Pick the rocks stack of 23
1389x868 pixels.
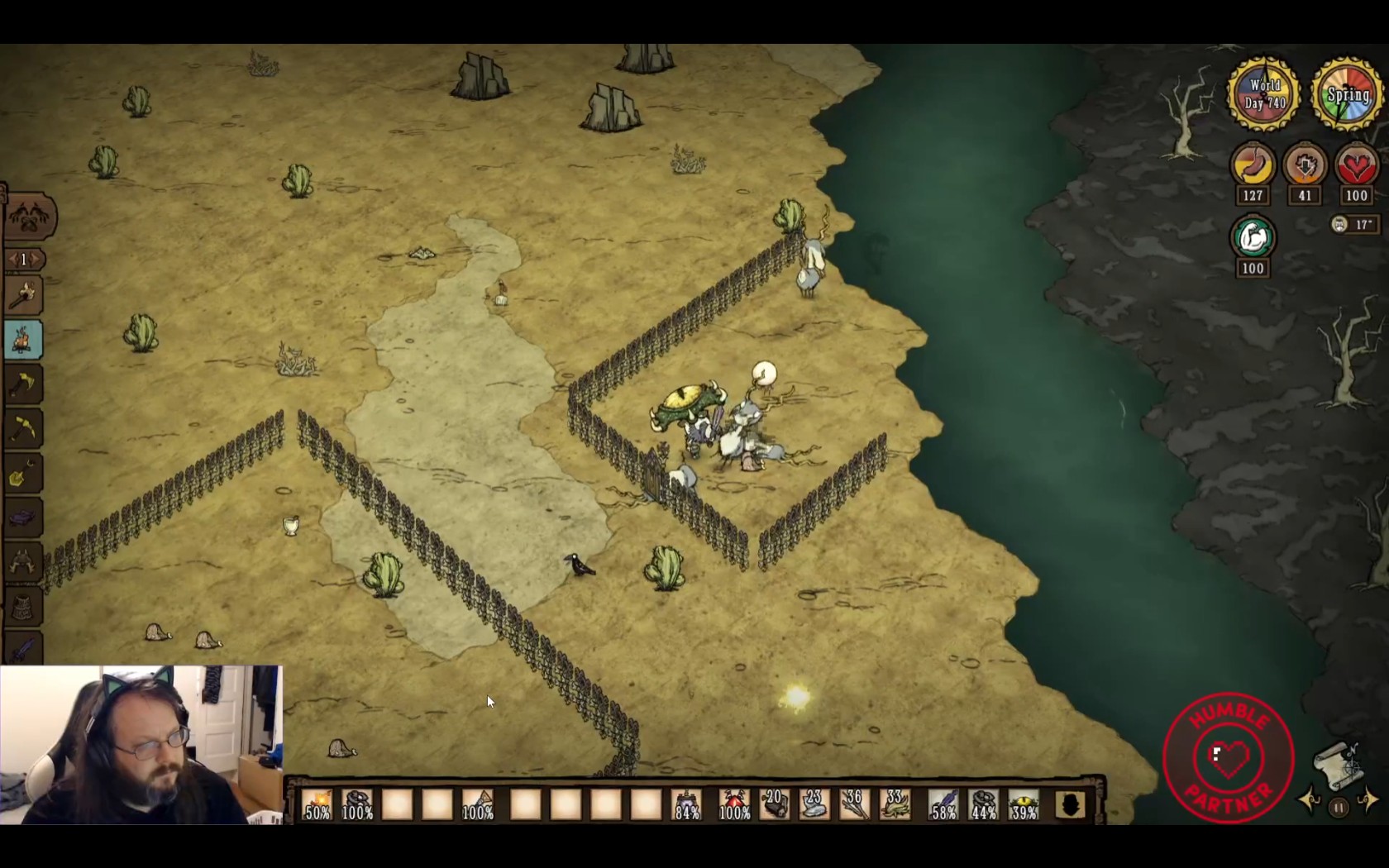(814, 804)
